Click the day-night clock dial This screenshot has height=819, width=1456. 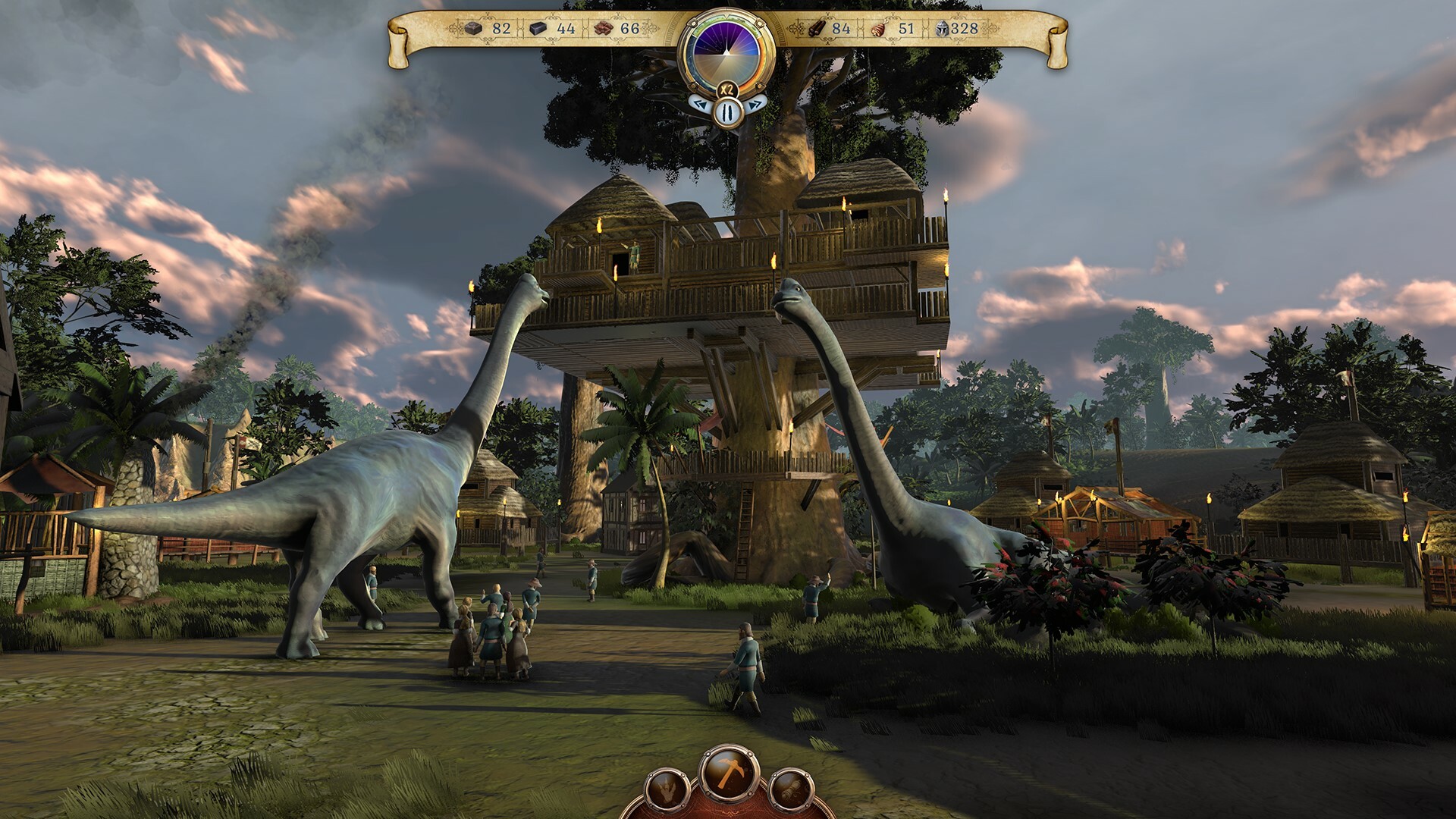click(726, 52)
